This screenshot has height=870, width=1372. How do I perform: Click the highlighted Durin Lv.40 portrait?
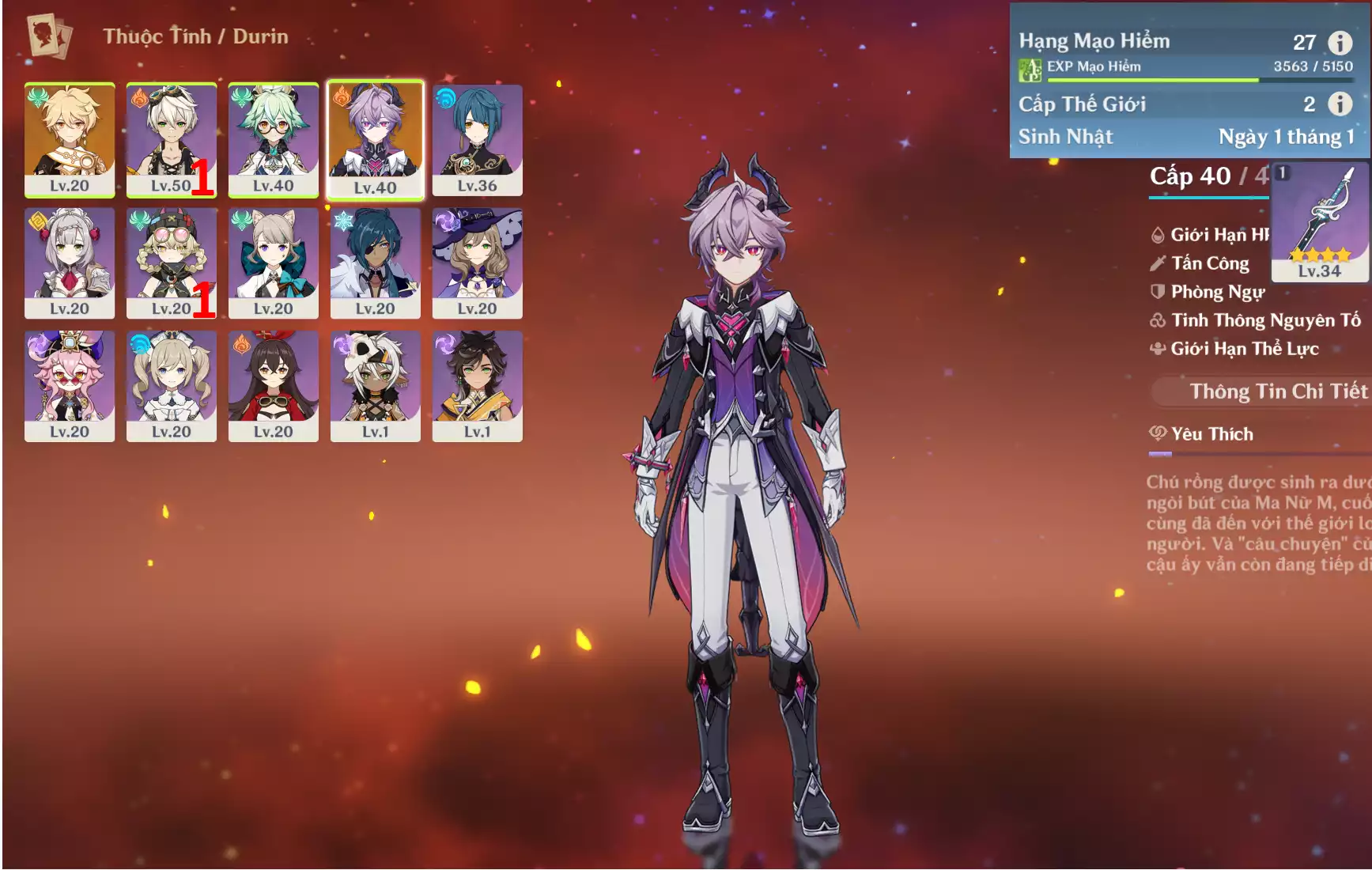[375, 139]
